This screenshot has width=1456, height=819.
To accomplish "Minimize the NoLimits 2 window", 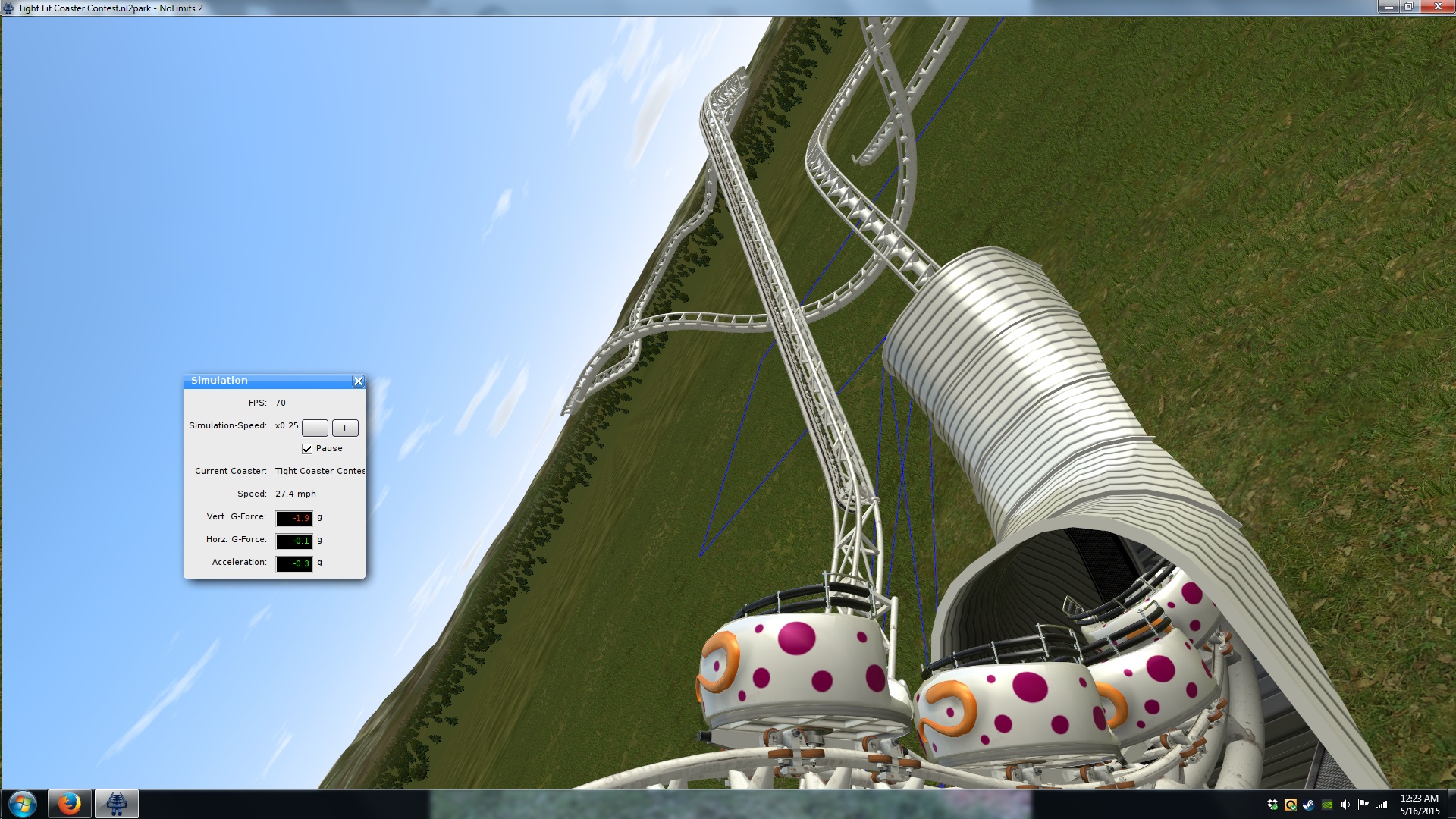I will click(x=1389, y=7).
